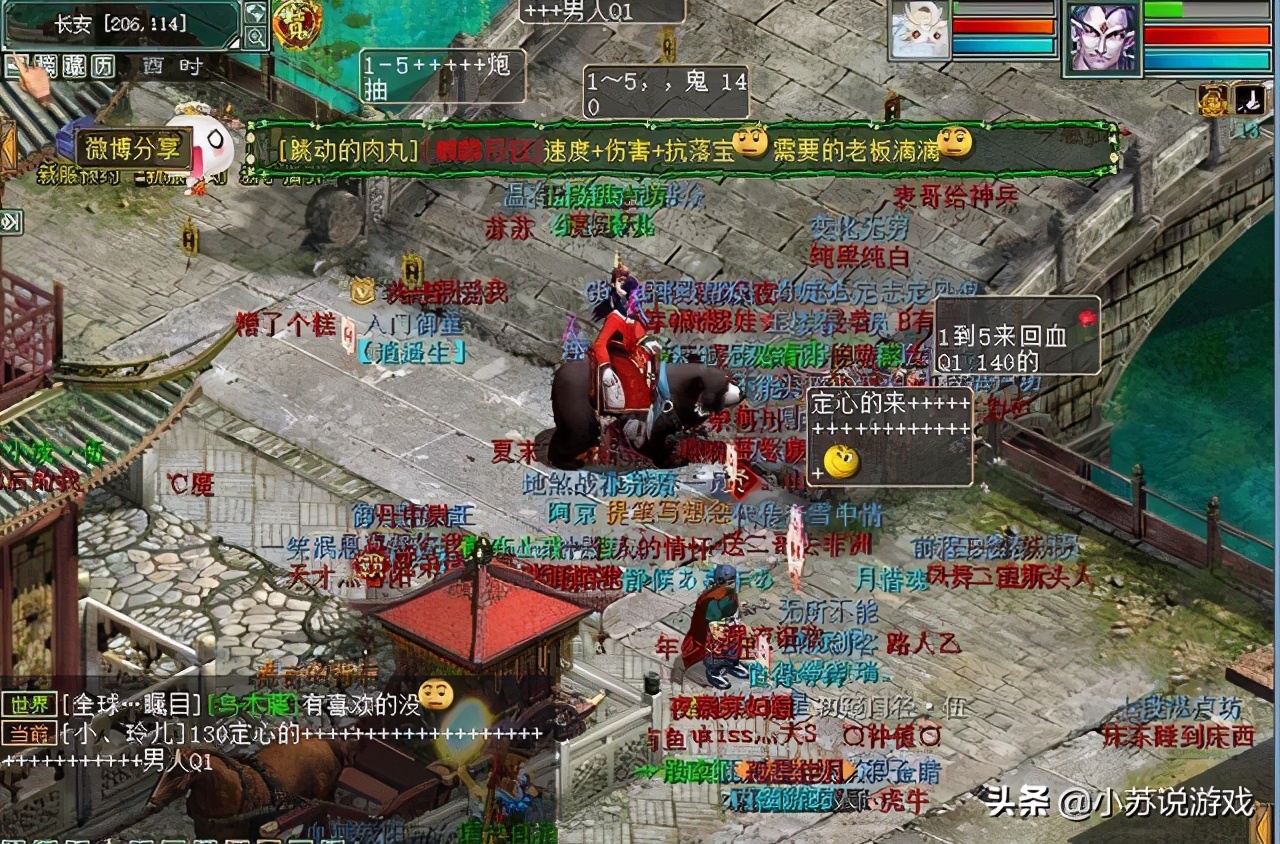Image resolution: width=1280 pixels, height=844 pixels.
Task: Click the white pet portrait at top right
Action: (919, 31)
